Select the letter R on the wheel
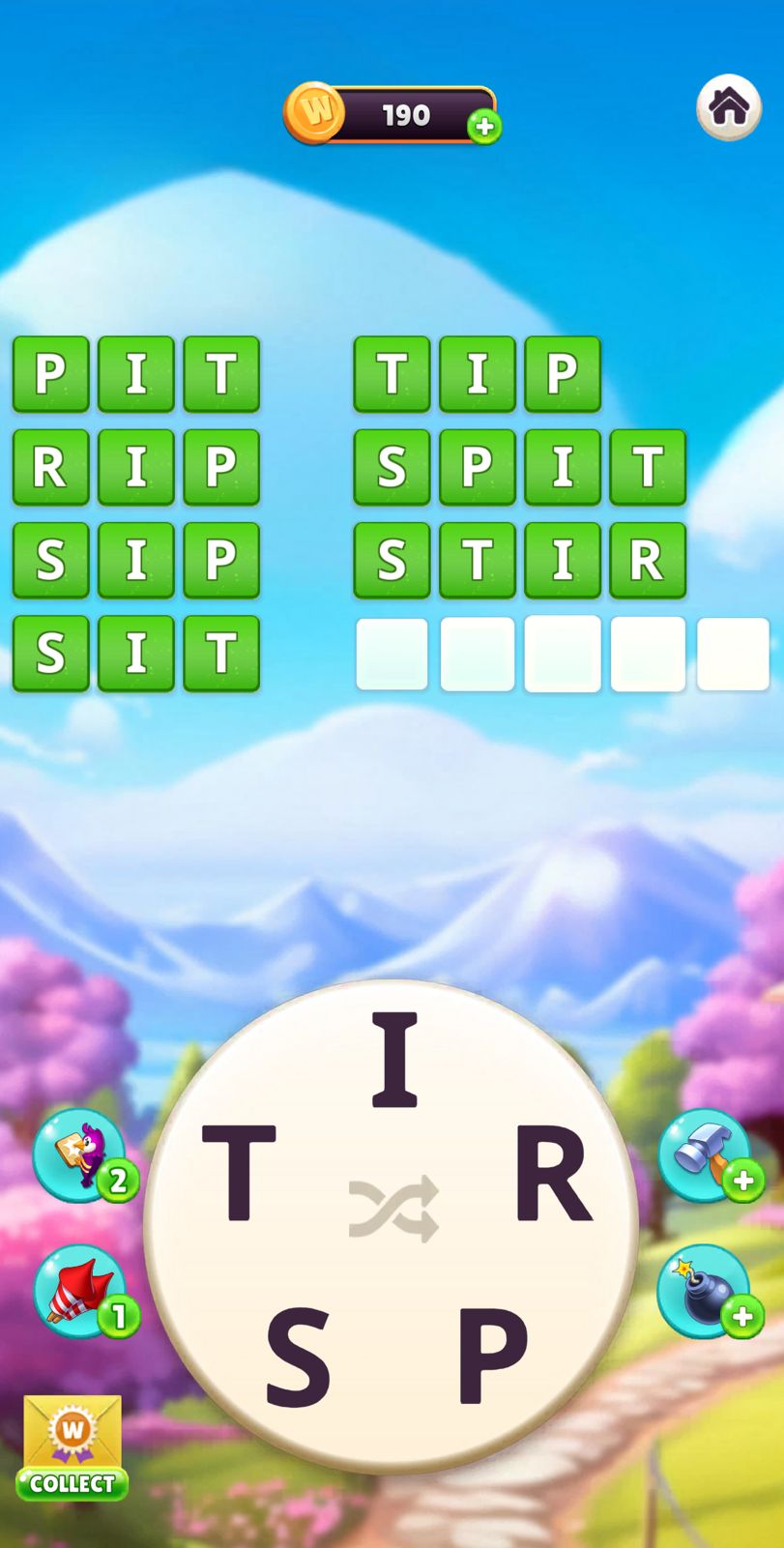The image size is (784, 1548). [552, 1173]
